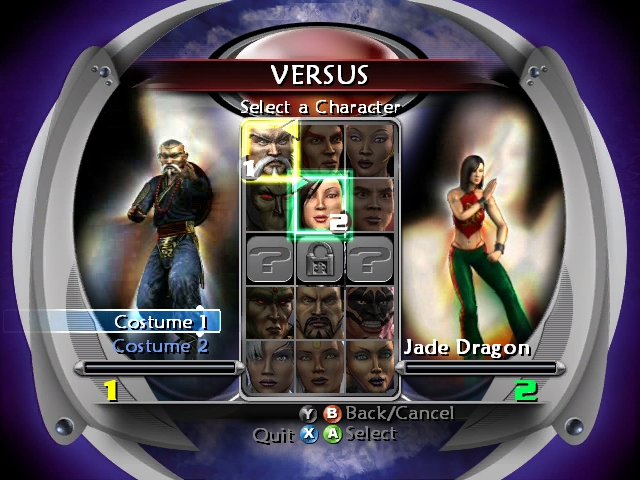Select the locked padlock character slot
Viewport: 640px width, 480px height.
320,260
